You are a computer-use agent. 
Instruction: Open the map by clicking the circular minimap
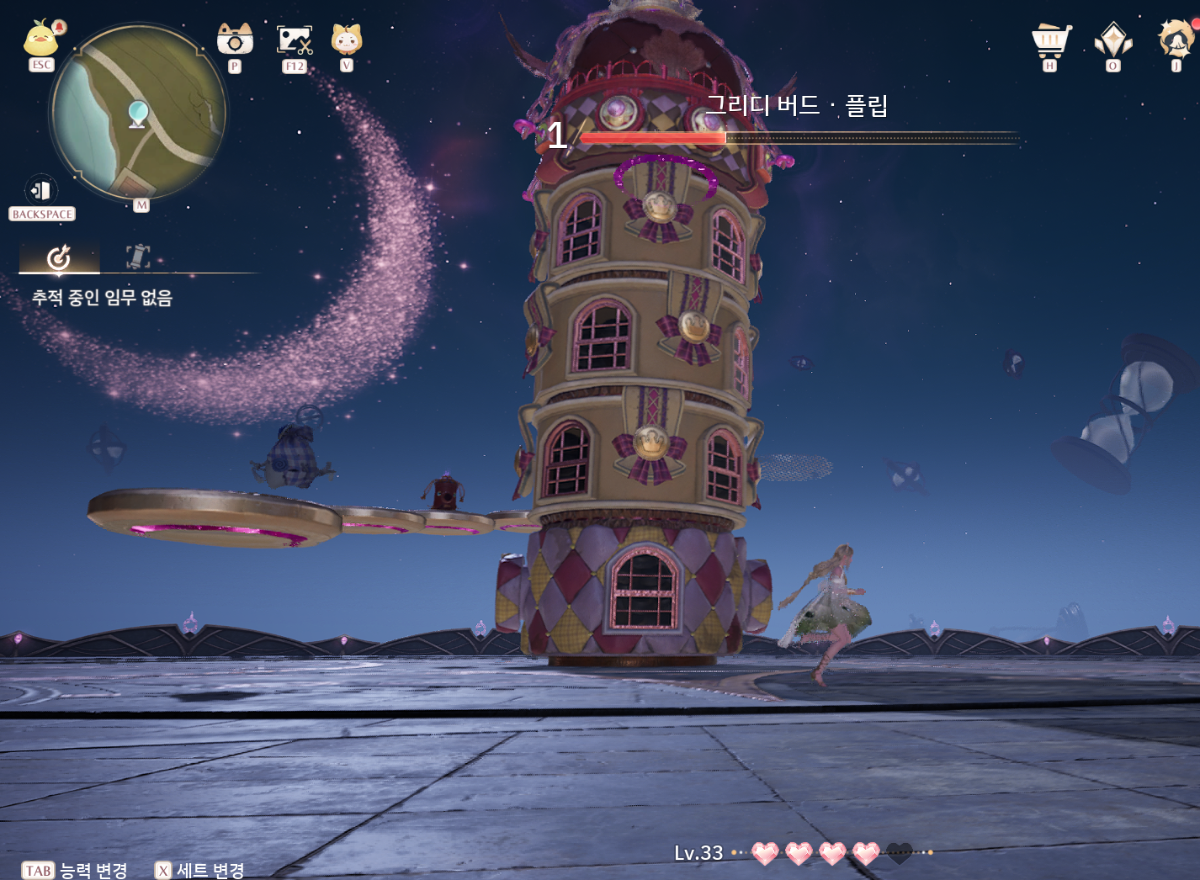(137, 112)
